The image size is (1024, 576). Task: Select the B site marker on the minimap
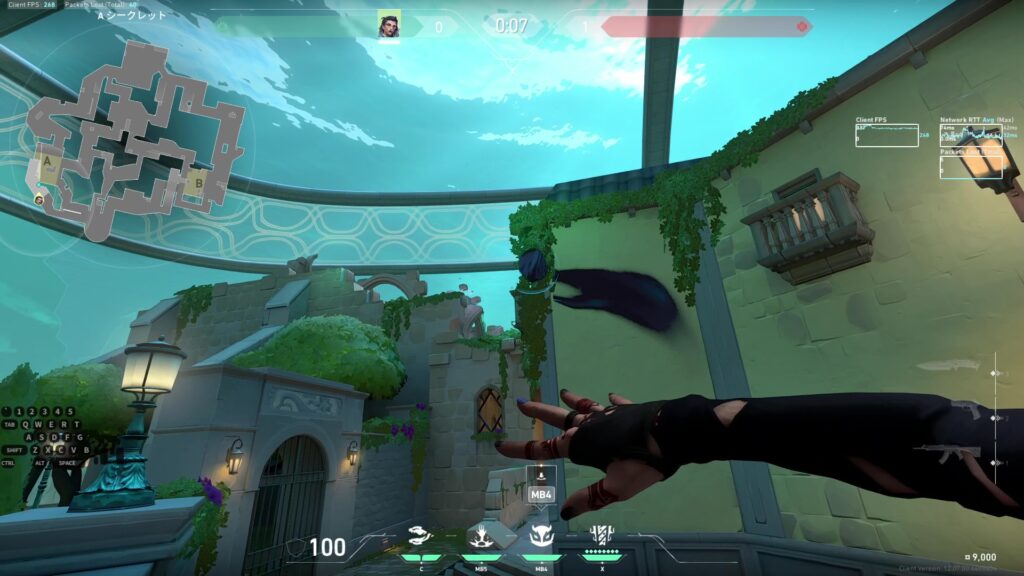coord(198,183)
